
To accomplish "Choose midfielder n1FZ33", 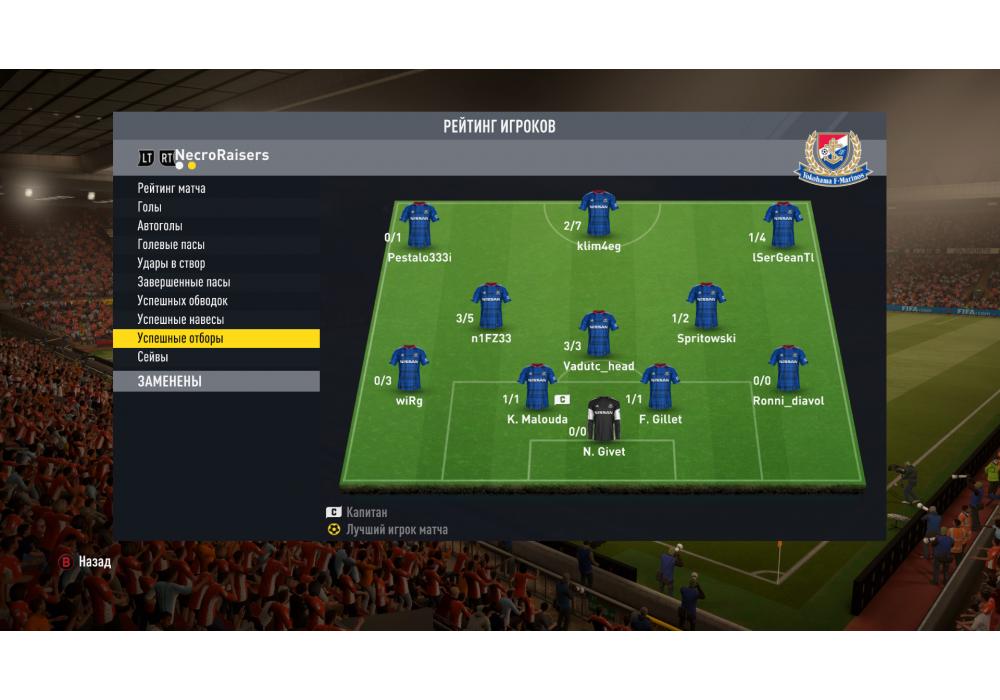I will coord(491,306).
